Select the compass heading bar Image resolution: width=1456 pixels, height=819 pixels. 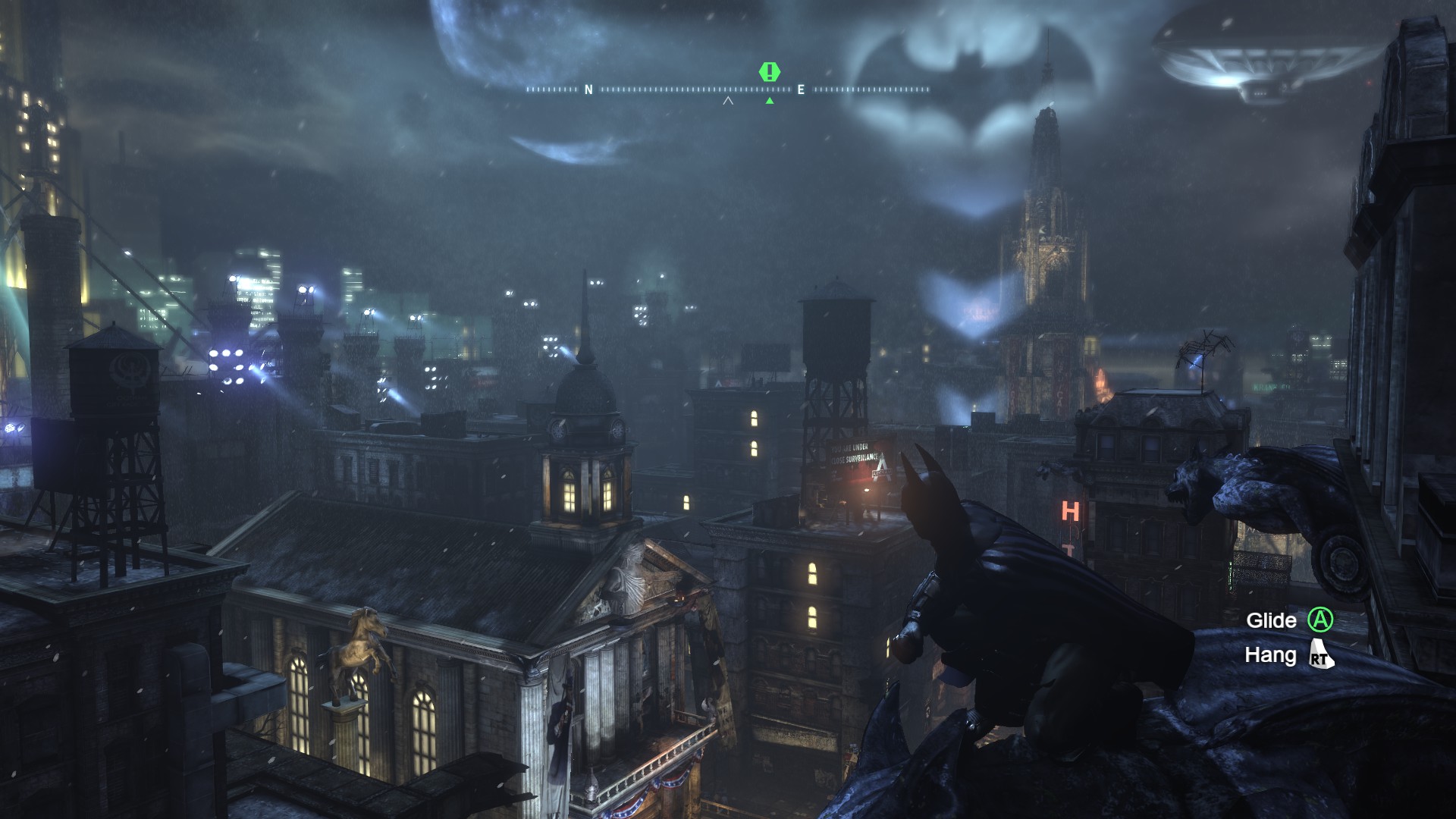[x=728, y=89]
